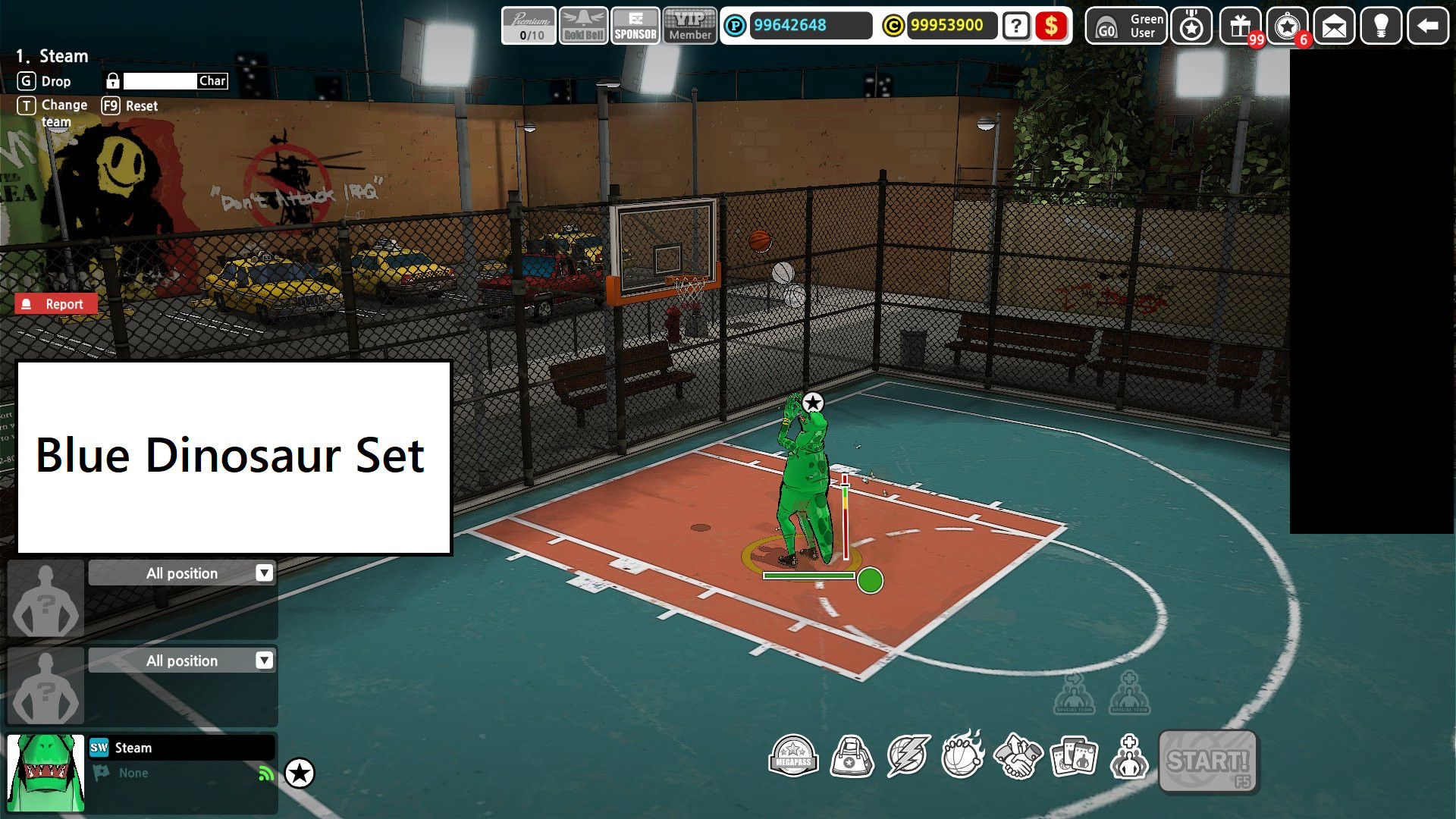Toggle the star readiness badge beside Steam name
Image resolution: width=1456 pixels, height=819 pixels.
(301, 773)
